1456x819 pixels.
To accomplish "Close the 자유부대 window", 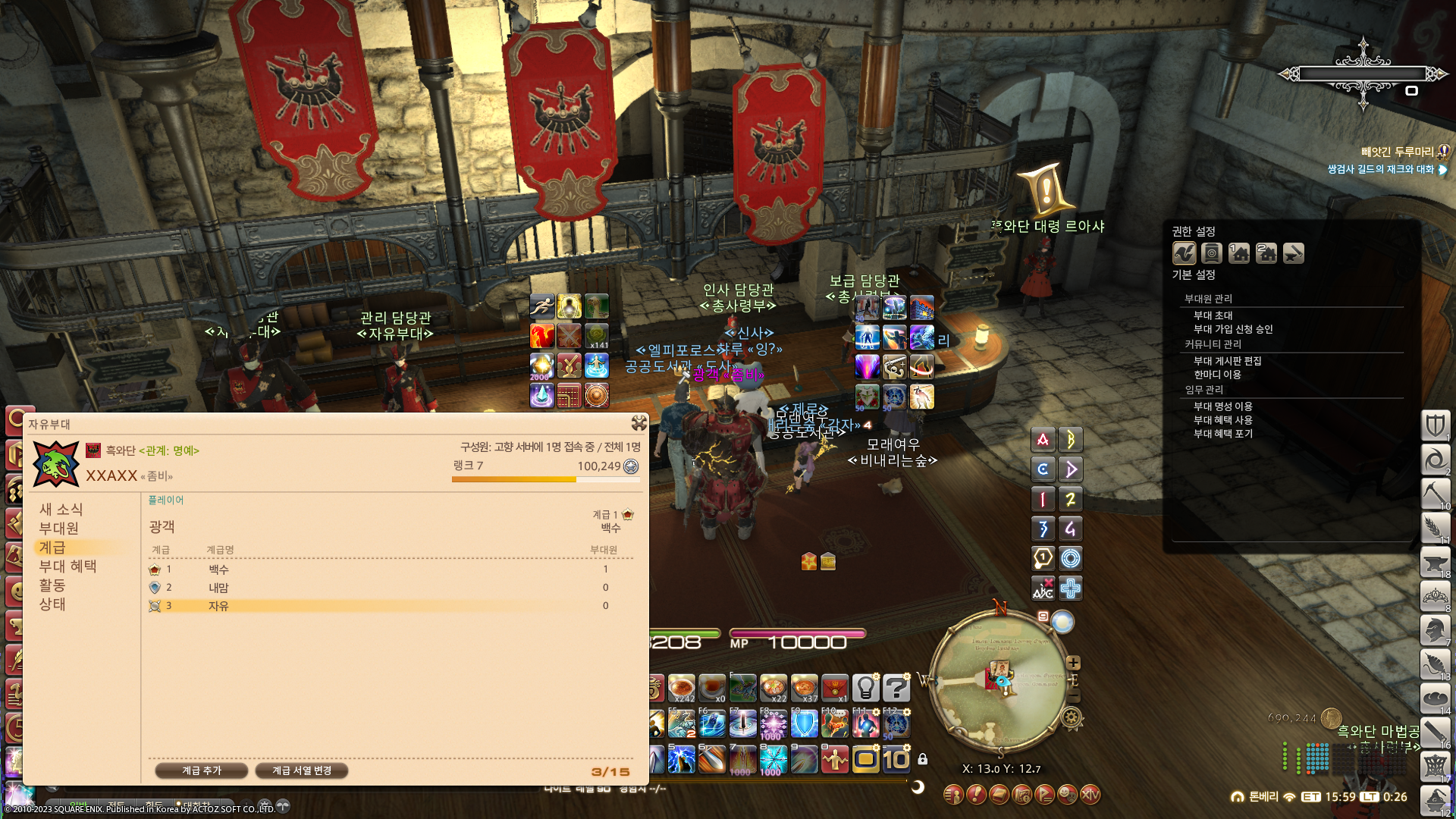I will pyautogui.click(x=639, y=423).
